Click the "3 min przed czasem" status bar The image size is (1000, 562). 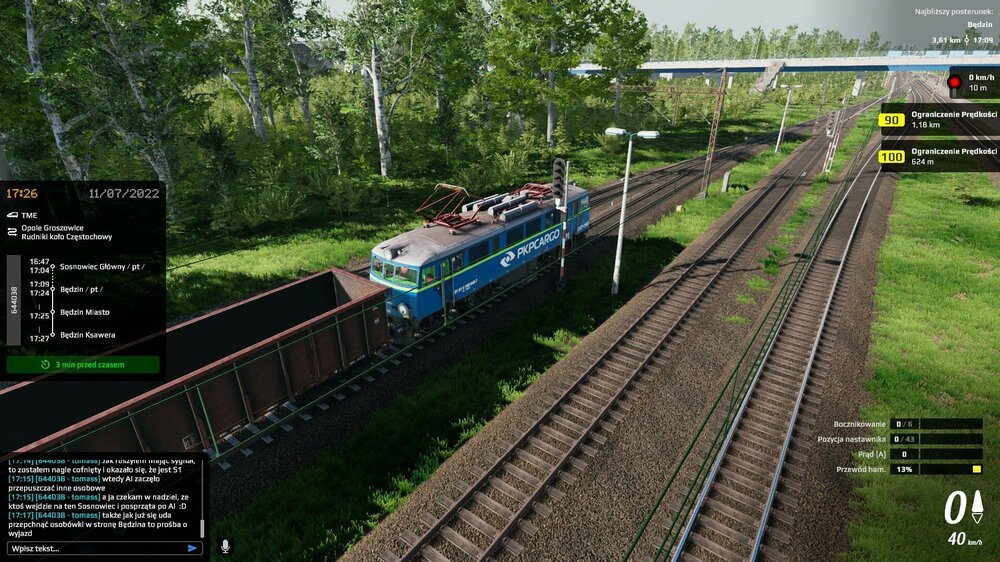tap(83, 365)
